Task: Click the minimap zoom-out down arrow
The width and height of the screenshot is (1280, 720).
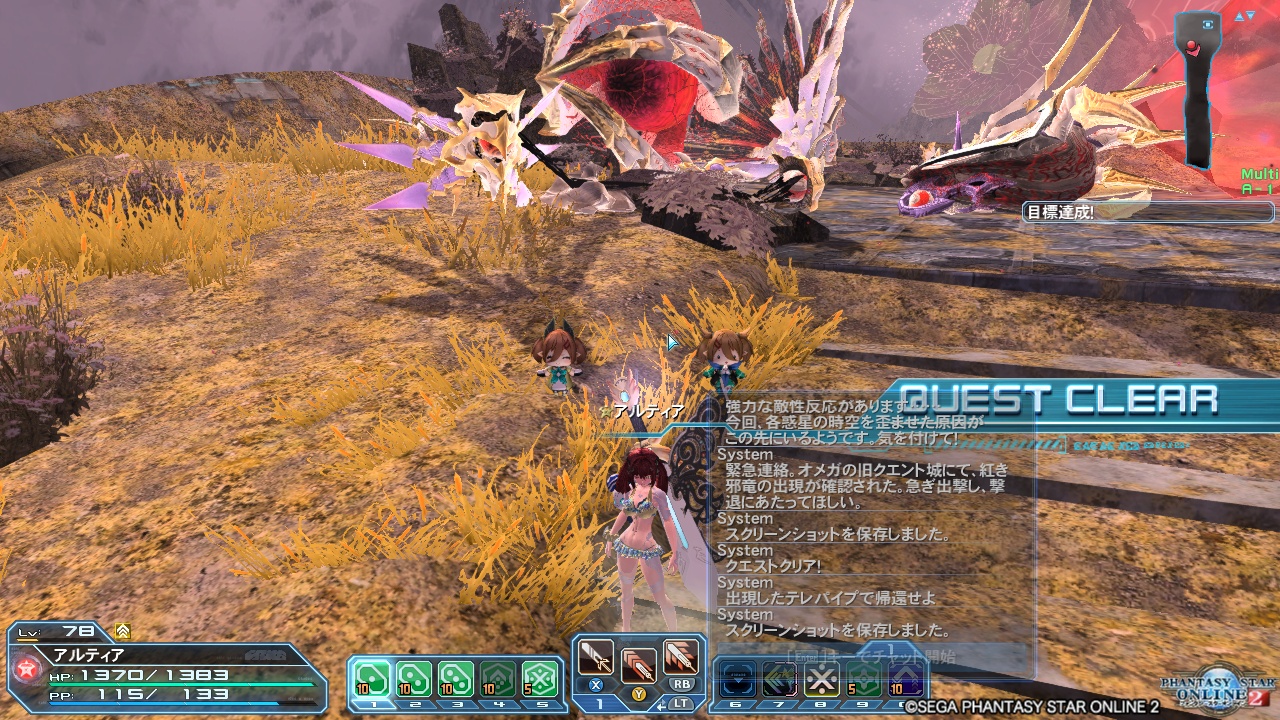Action: pyautogui.click(x=1250, y=16)
